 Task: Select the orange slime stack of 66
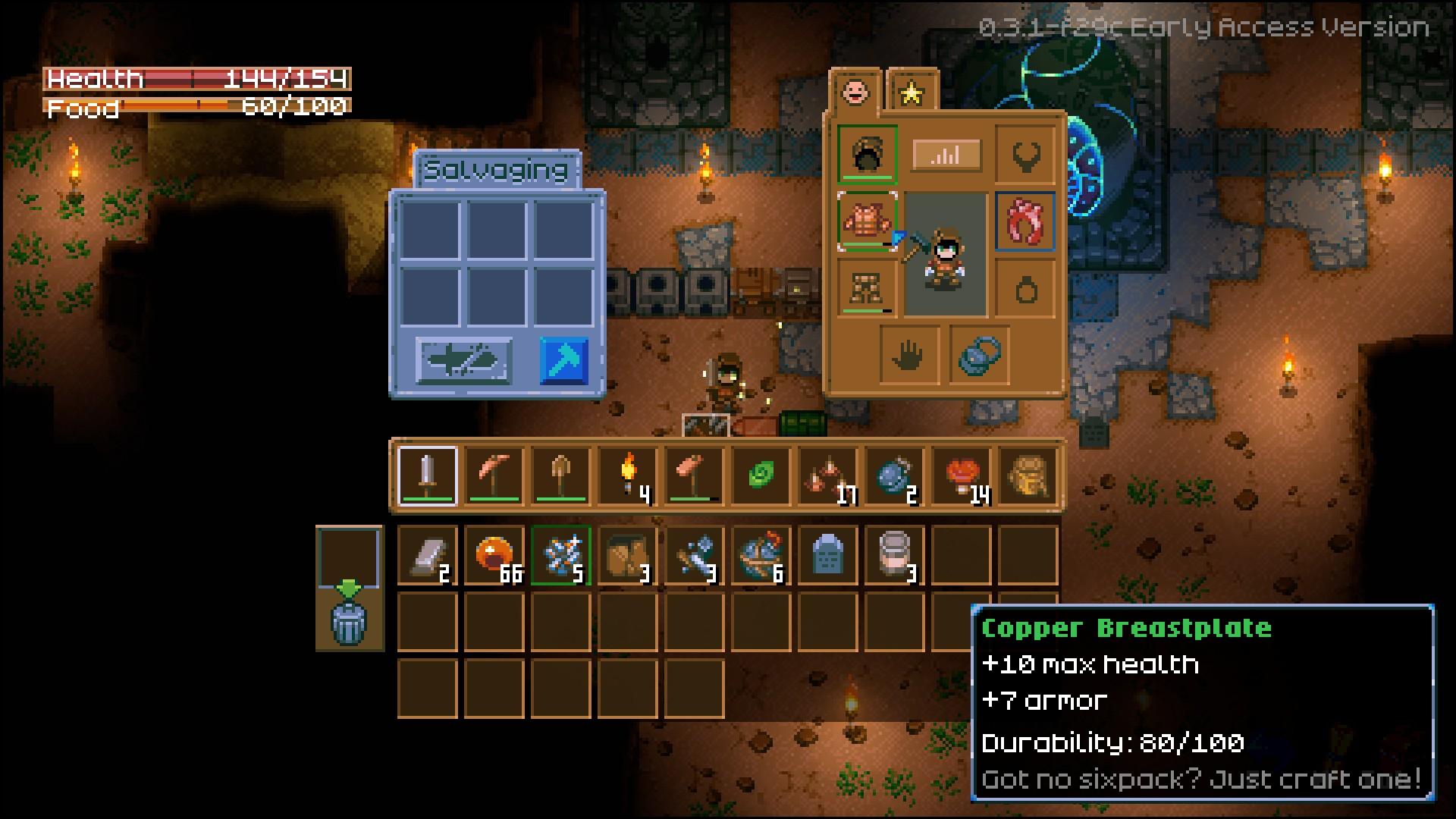pyautogui.click(x=494, y=556)
